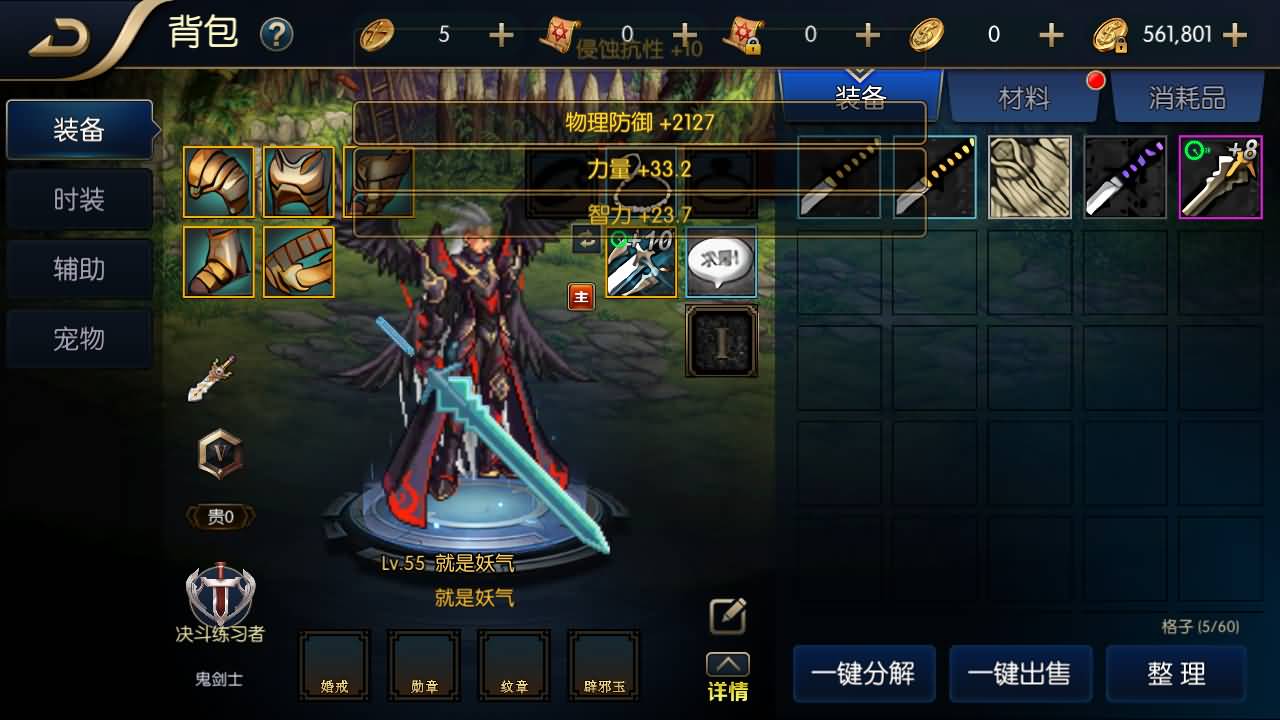Expand the 装备 category chevron on right panel

click(x=860, y=73)
